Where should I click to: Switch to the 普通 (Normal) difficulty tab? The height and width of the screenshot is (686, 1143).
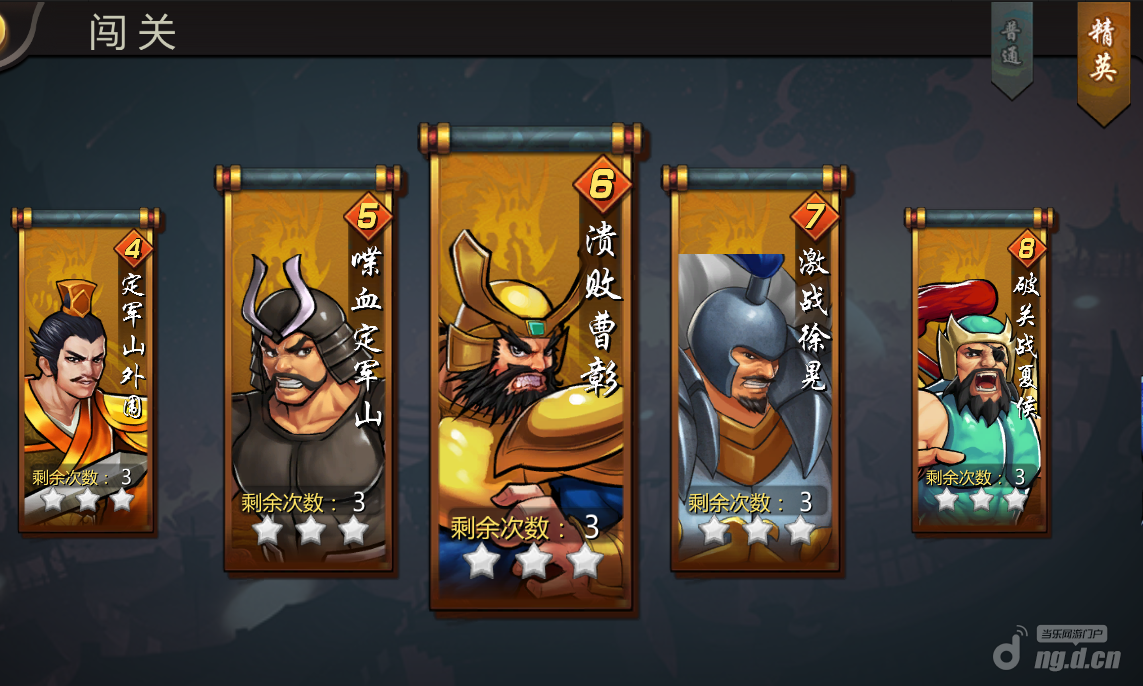(1011, 45)
